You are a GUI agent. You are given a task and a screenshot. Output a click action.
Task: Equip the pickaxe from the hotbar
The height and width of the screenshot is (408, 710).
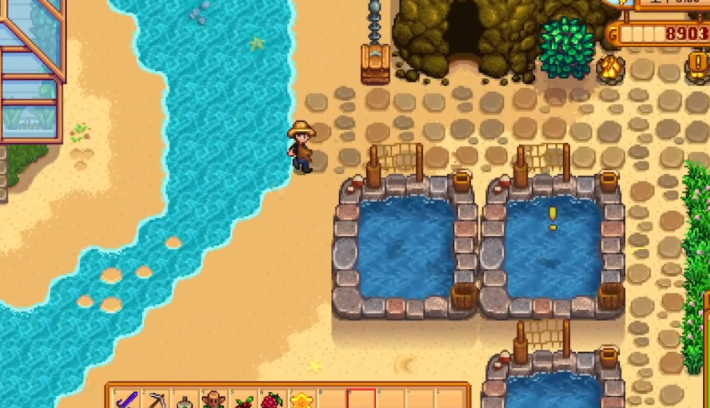click(x=156, y=400)
